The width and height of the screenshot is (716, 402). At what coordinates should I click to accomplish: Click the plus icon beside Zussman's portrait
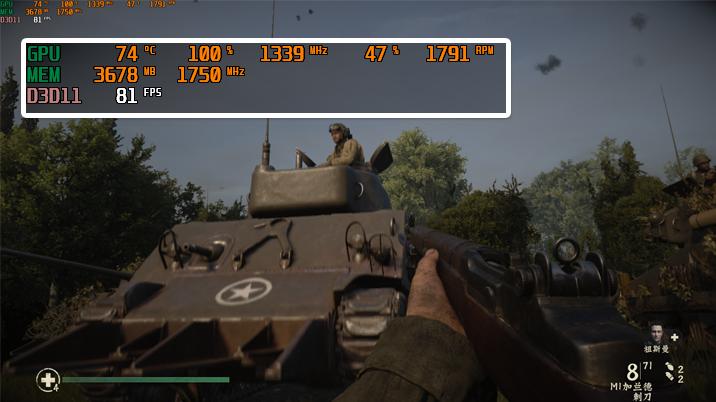[x=675, y=337]
